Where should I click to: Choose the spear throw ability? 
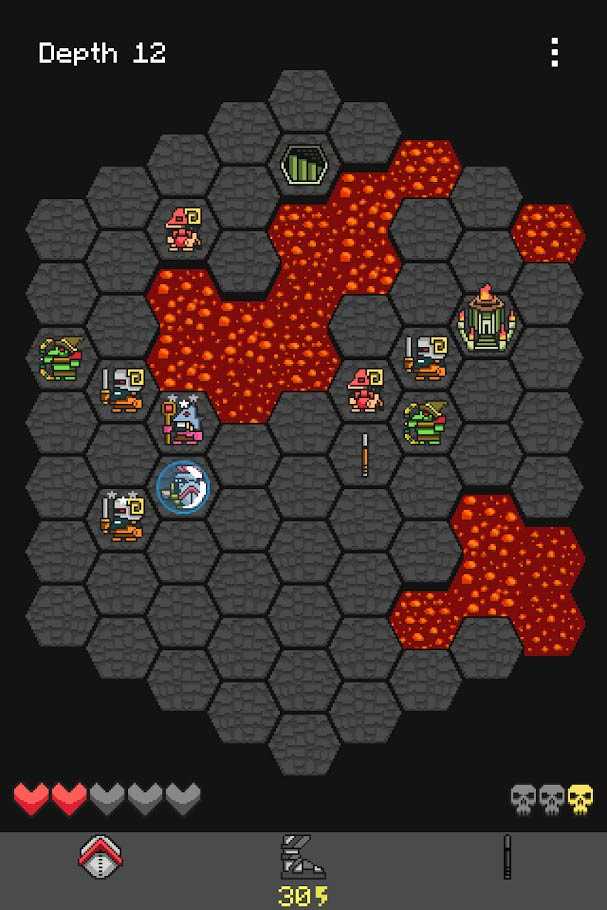click(x=507, y=857)
